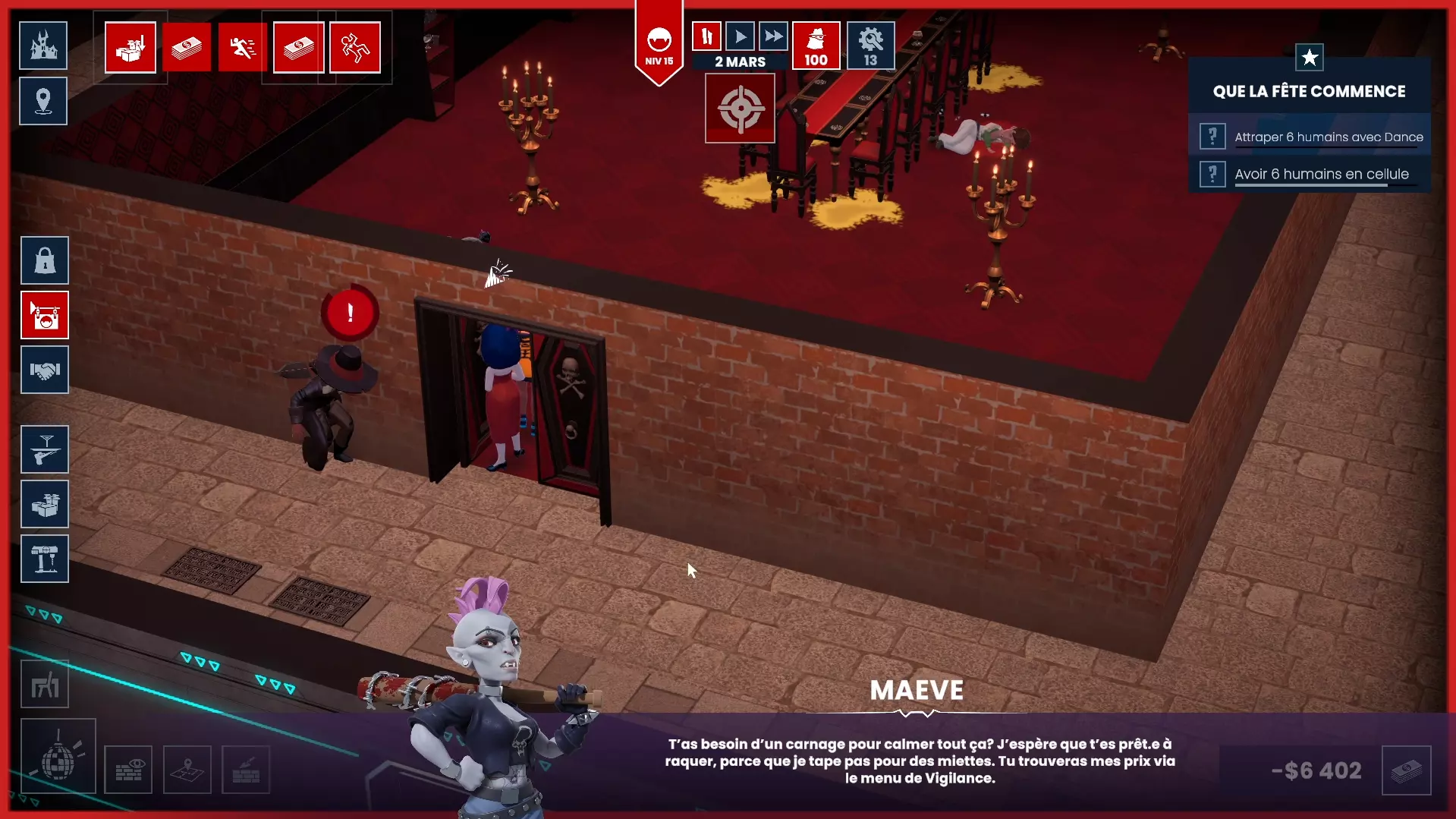Open the detective suspicion counter showing 100
Screen dimensions: 1456x819
[816, 46]
